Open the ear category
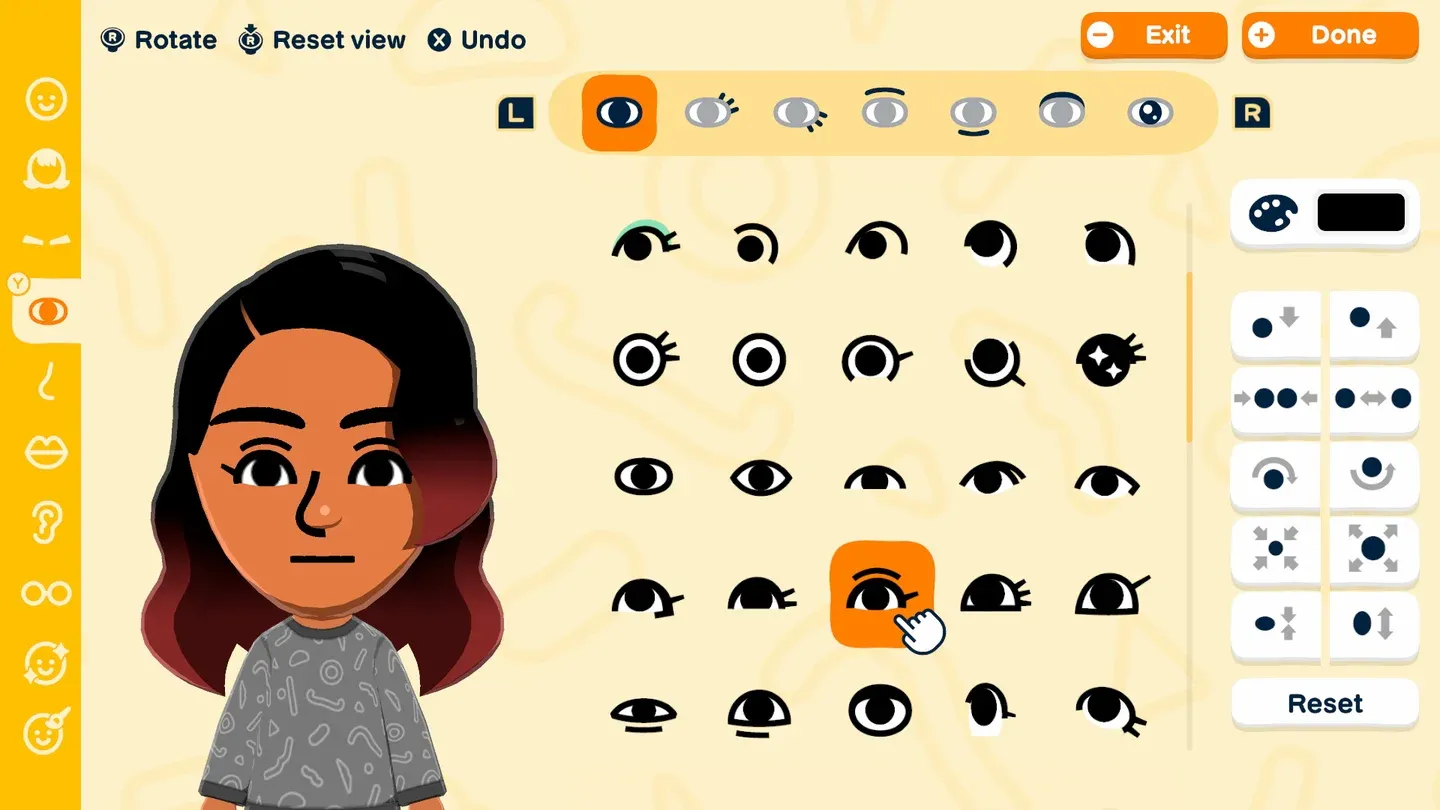The image size is (1440, 810). [x=45, y=522]
